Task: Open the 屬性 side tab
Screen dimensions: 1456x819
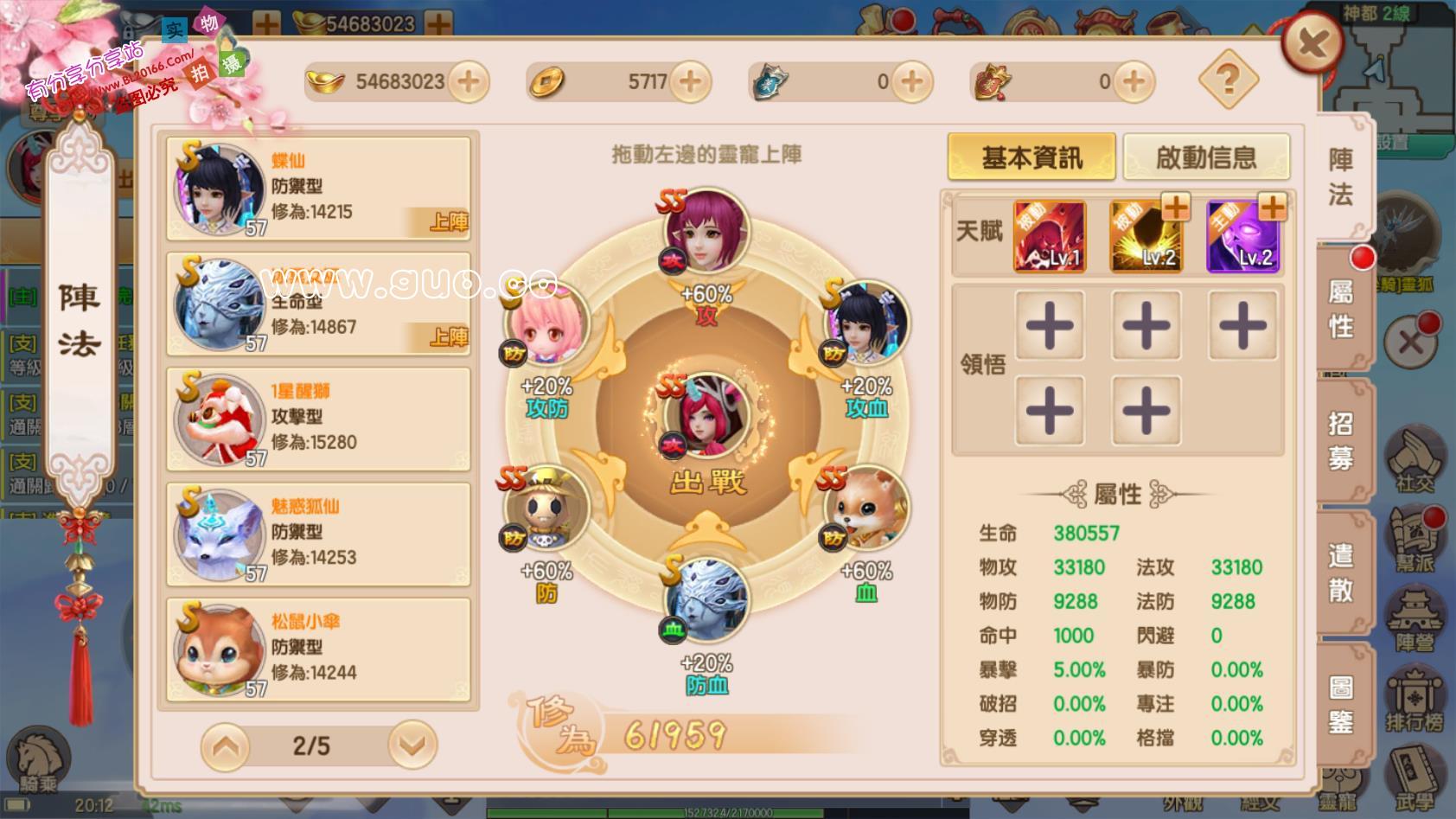Action: 1341,310
